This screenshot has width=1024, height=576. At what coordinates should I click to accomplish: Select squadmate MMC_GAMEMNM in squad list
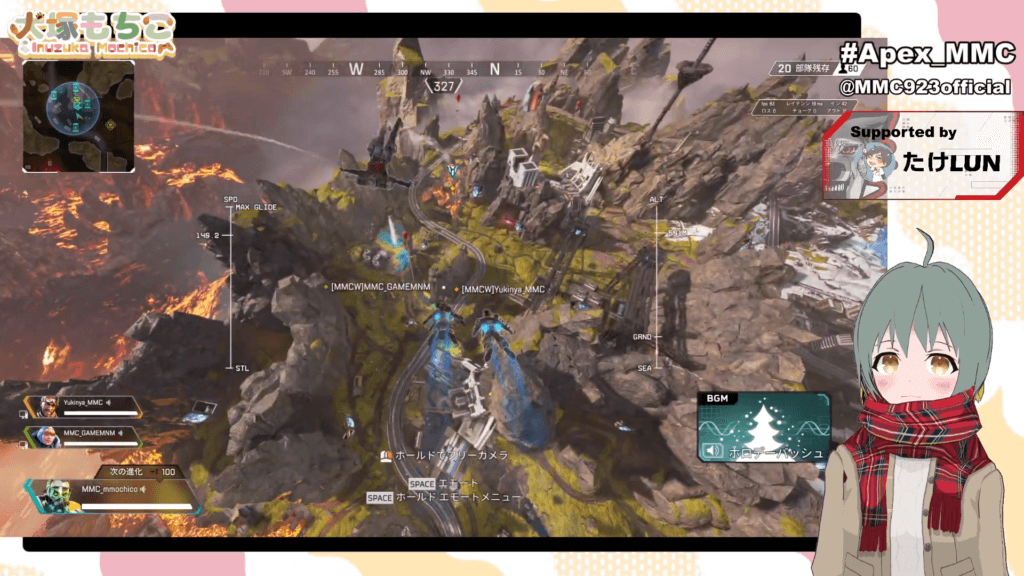[x=90, y=433]
